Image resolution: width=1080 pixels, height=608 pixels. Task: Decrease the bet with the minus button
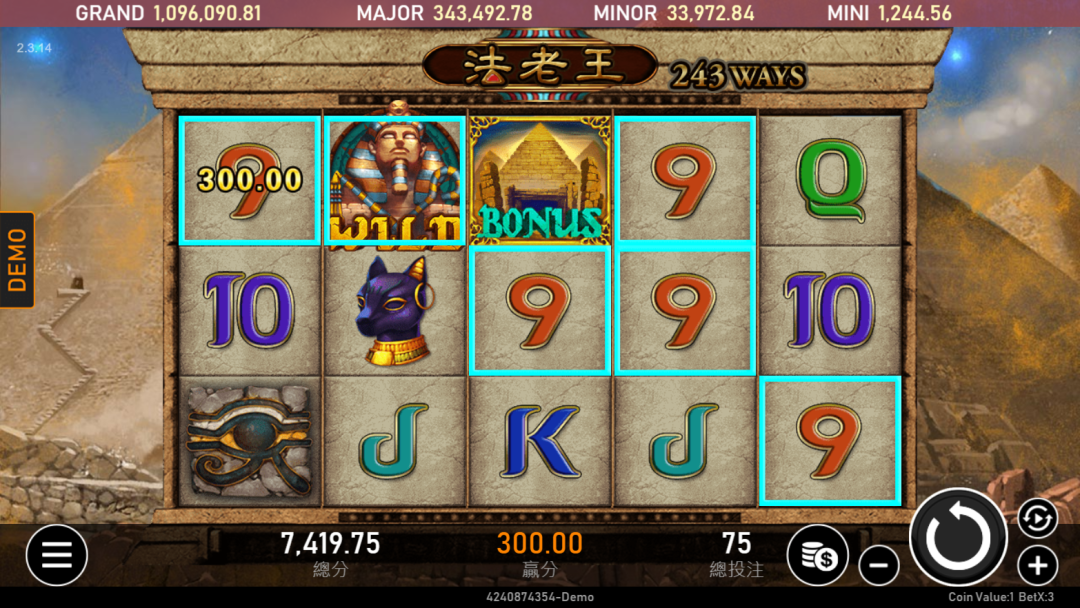[x=878, y=566]
